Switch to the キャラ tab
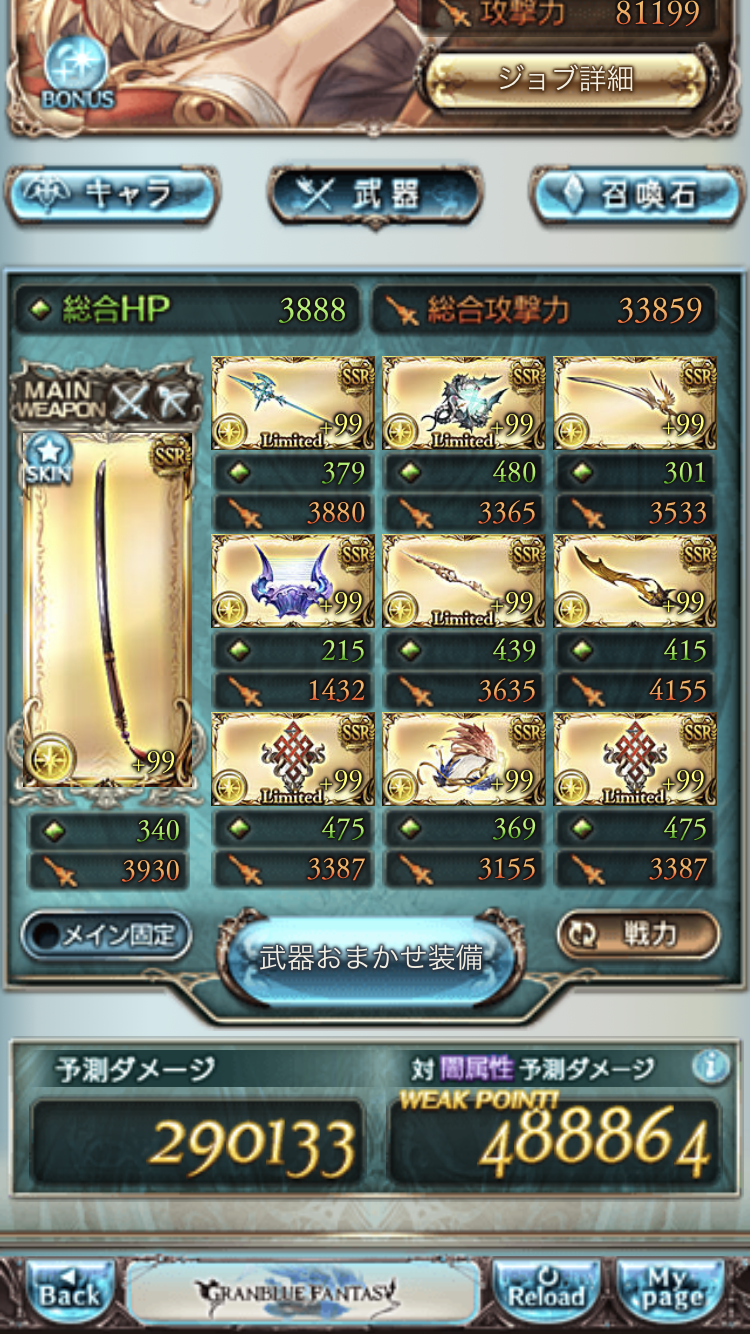Image resolution: width=750 pixels, height=1334 pixels. [x=113, y=194]
